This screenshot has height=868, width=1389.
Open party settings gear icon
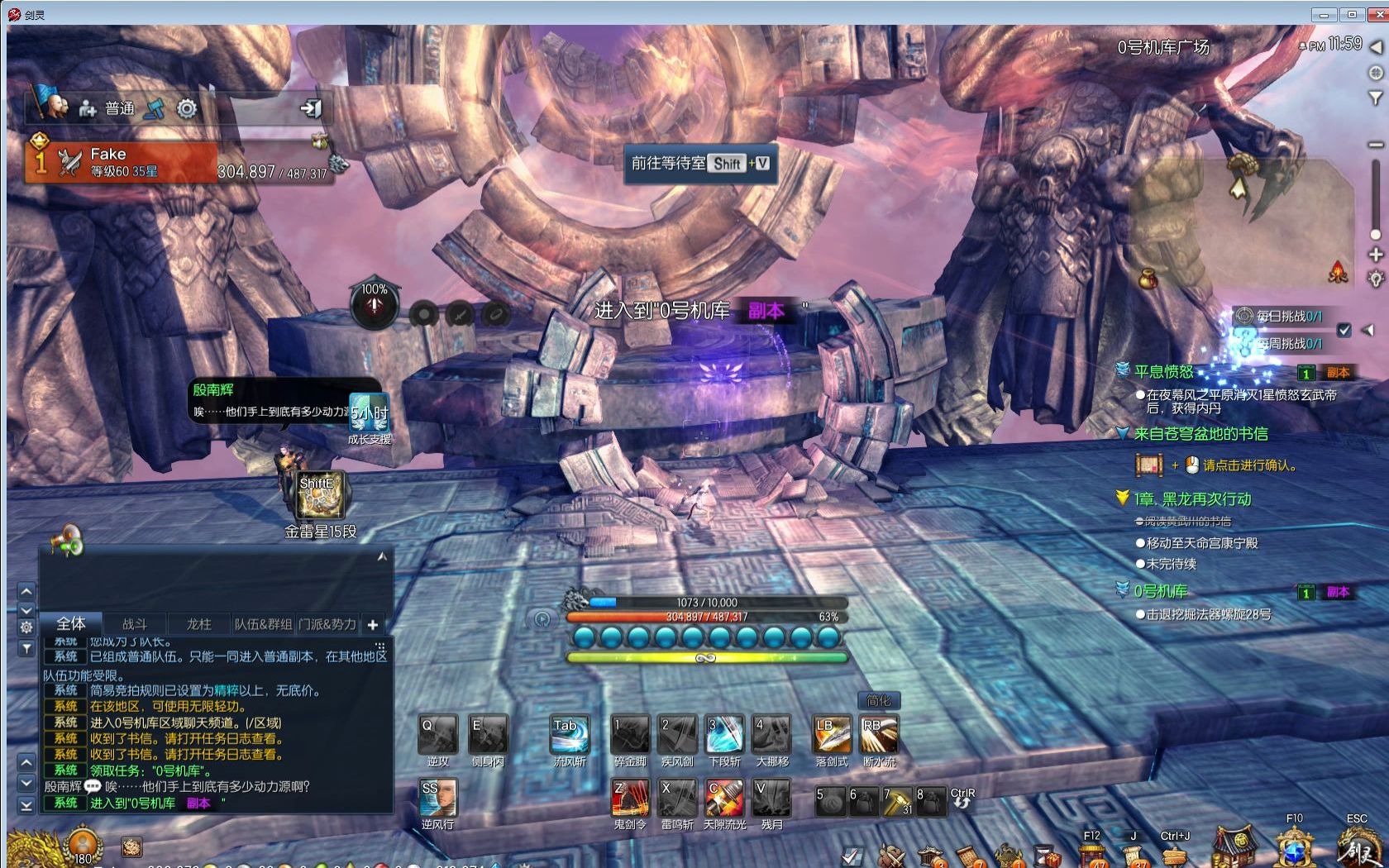point(187,108)
